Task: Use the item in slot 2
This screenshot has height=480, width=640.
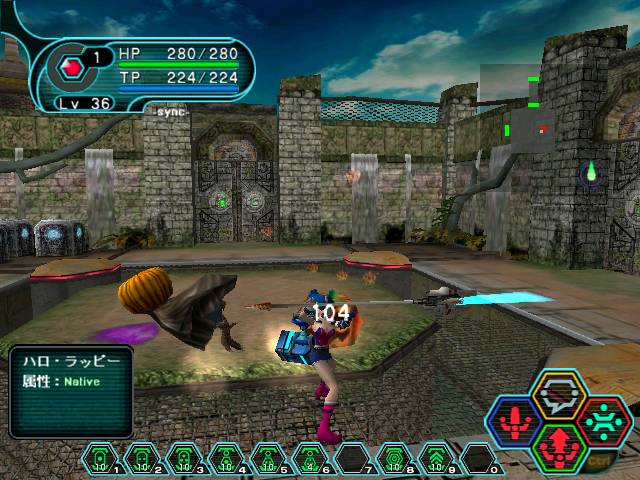Action: [141, 459]
